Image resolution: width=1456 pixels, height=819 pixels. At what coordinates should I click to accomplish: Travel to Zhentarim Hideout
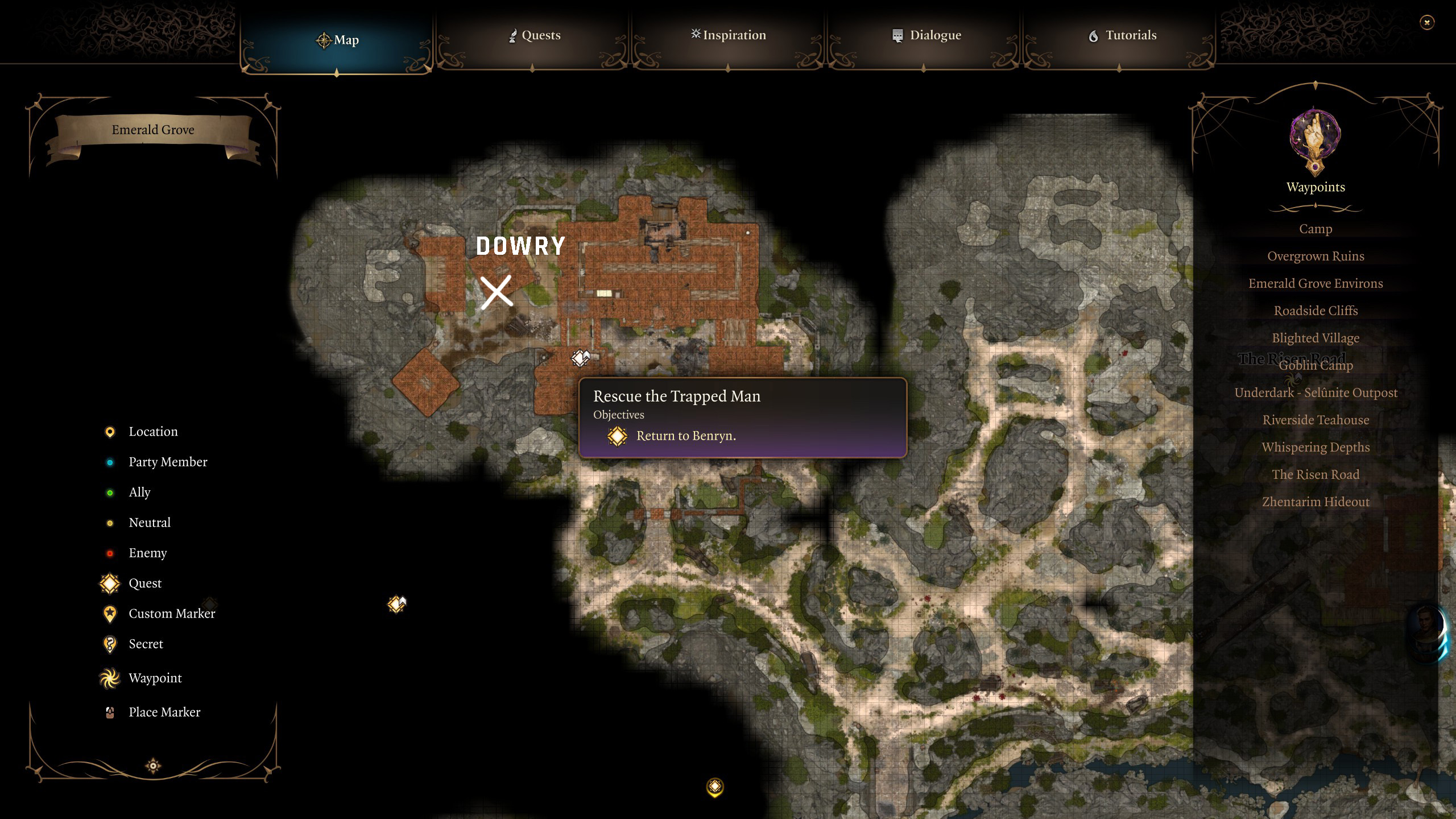(x=1315, y=502)
